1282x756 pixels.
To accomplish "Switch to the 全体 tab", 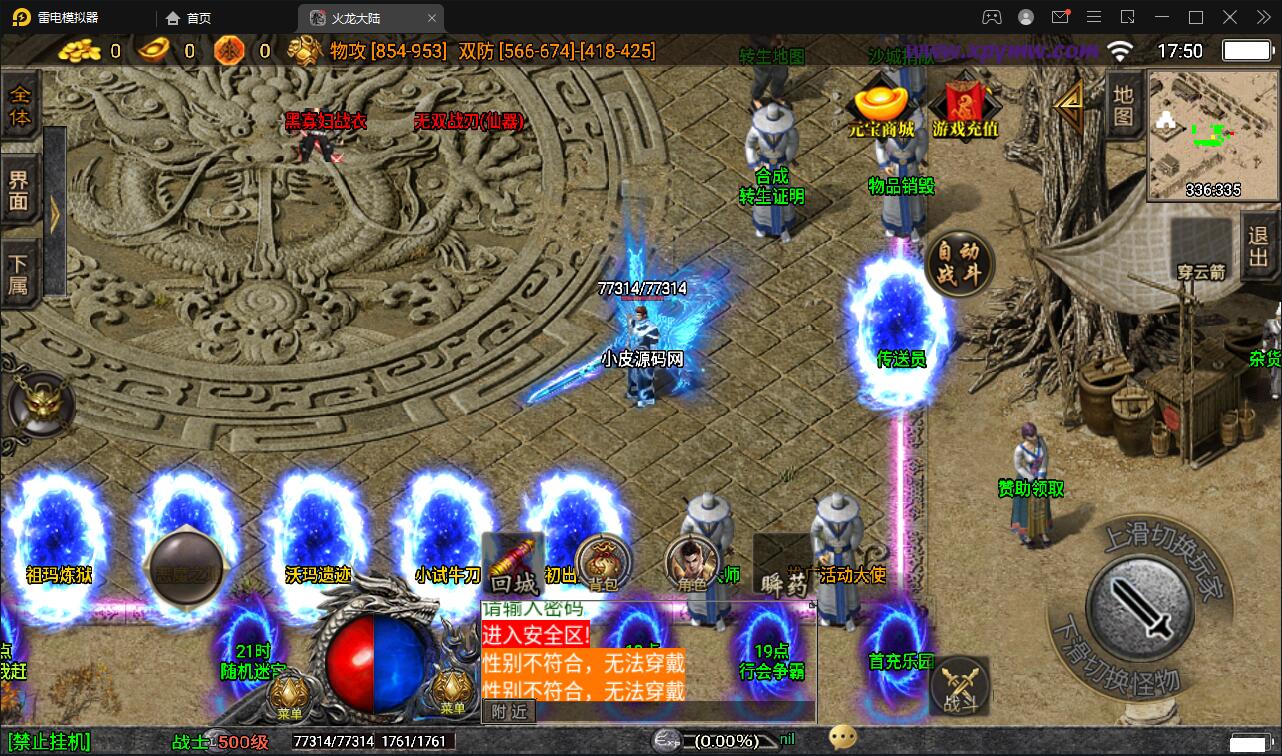I will point(19,106).
